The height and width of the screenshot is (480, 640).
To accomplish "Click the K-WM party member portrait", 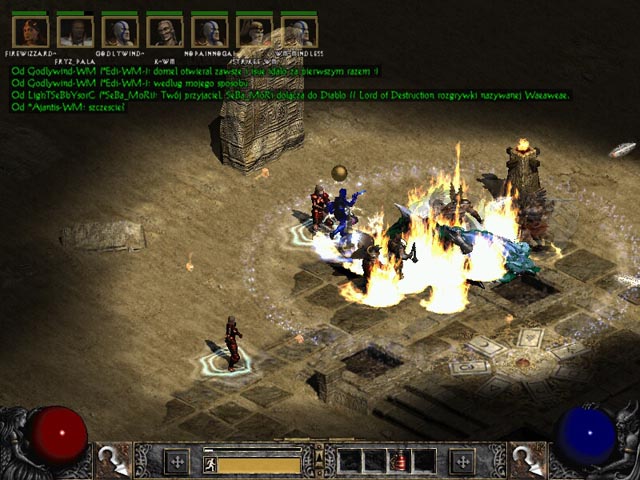I will pos(165,31).
